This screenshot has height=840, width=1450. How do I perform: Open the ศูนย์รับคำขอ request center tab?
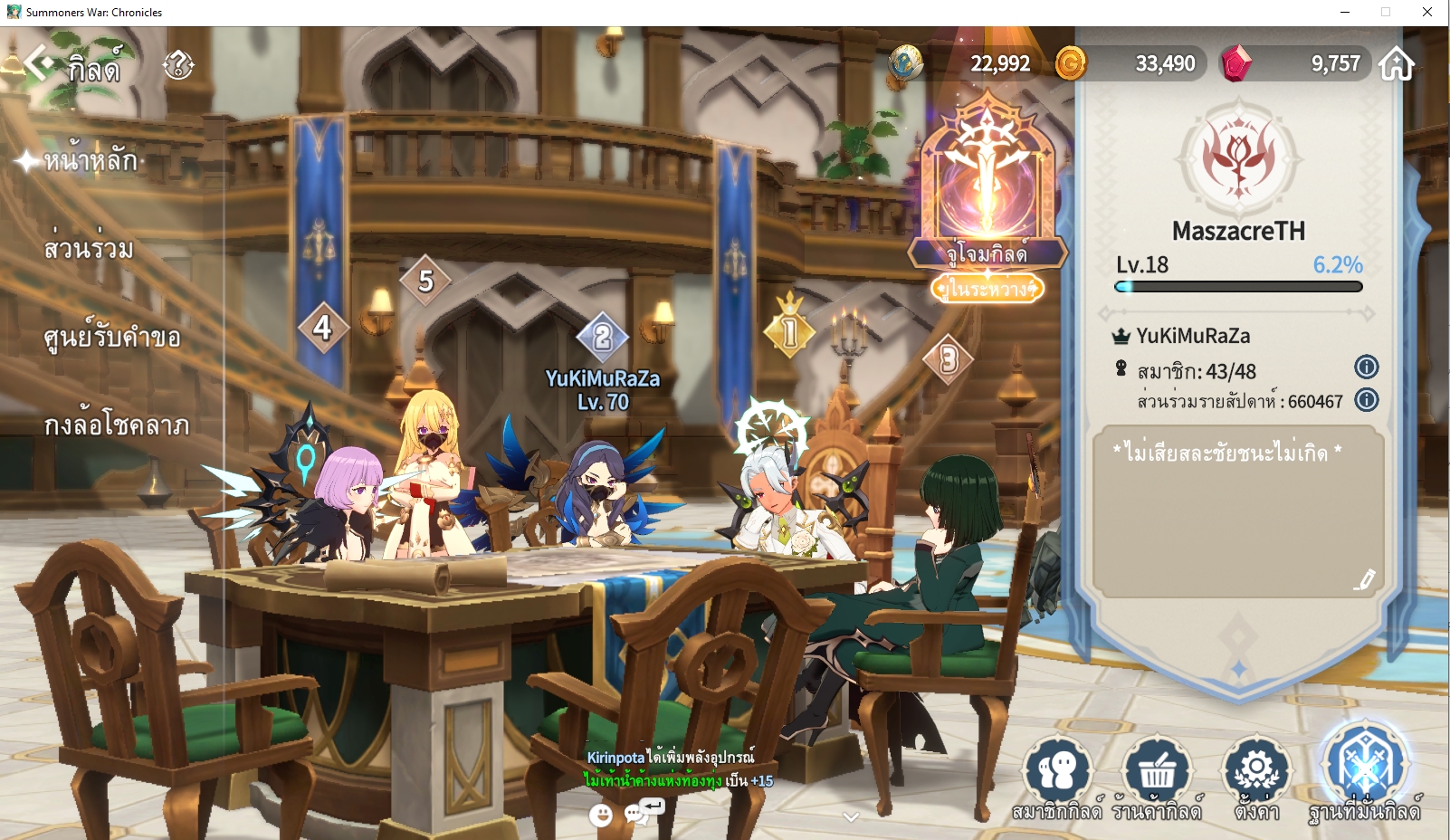(112, 338)
